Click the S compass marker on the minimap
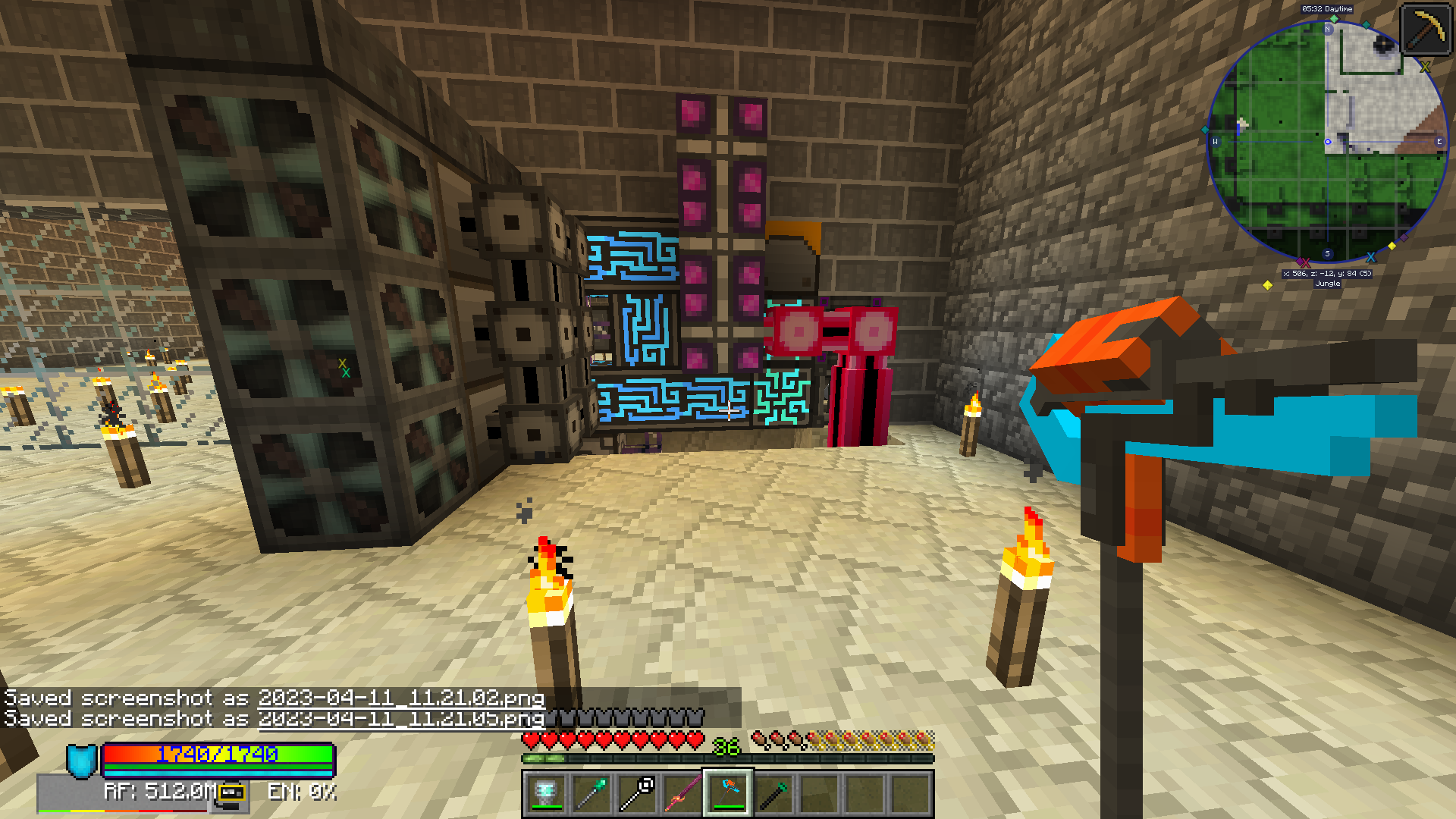This screenshot has width=1456, height=819. click(1327, 253)
